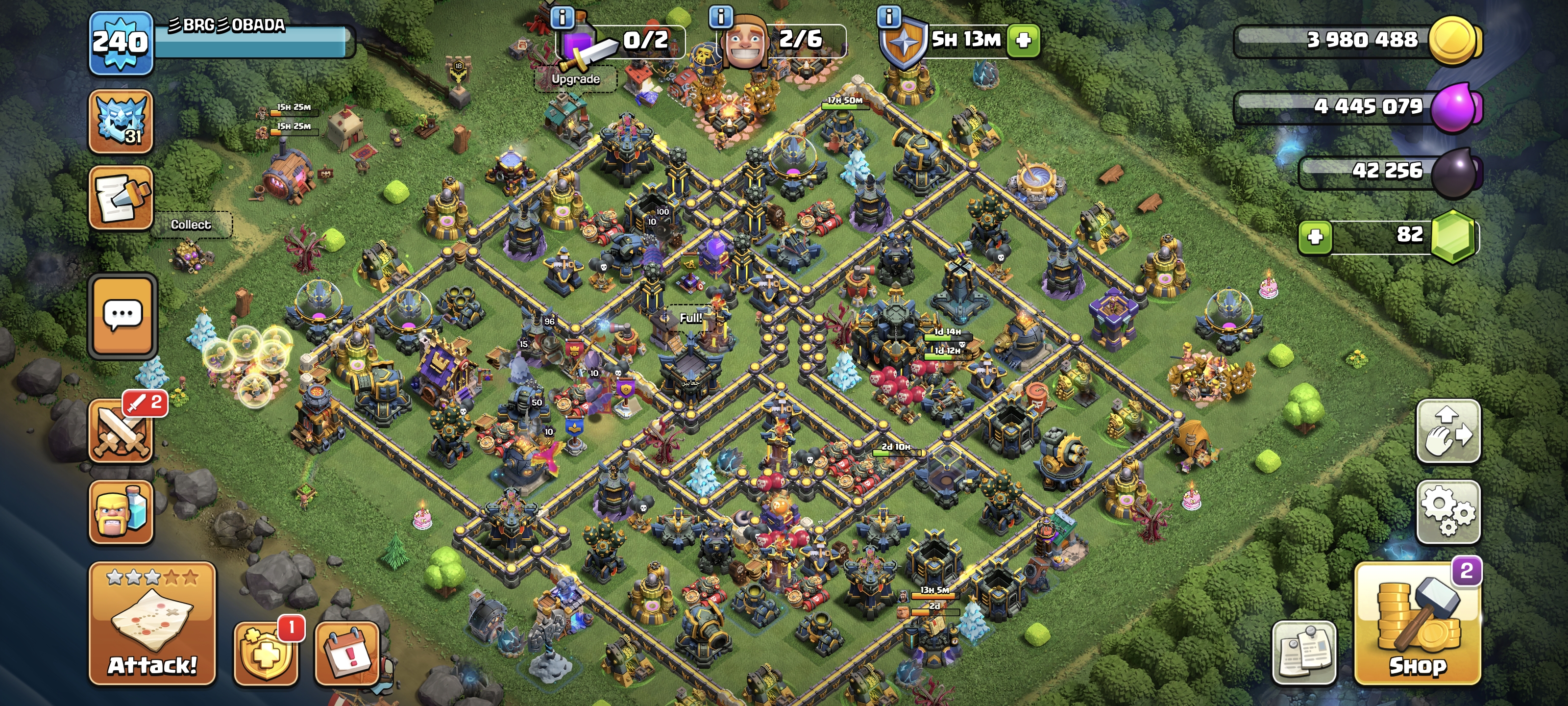Show laboratory info for 0/2 slot
1568x706 pixels.
(x=562, y=17)
